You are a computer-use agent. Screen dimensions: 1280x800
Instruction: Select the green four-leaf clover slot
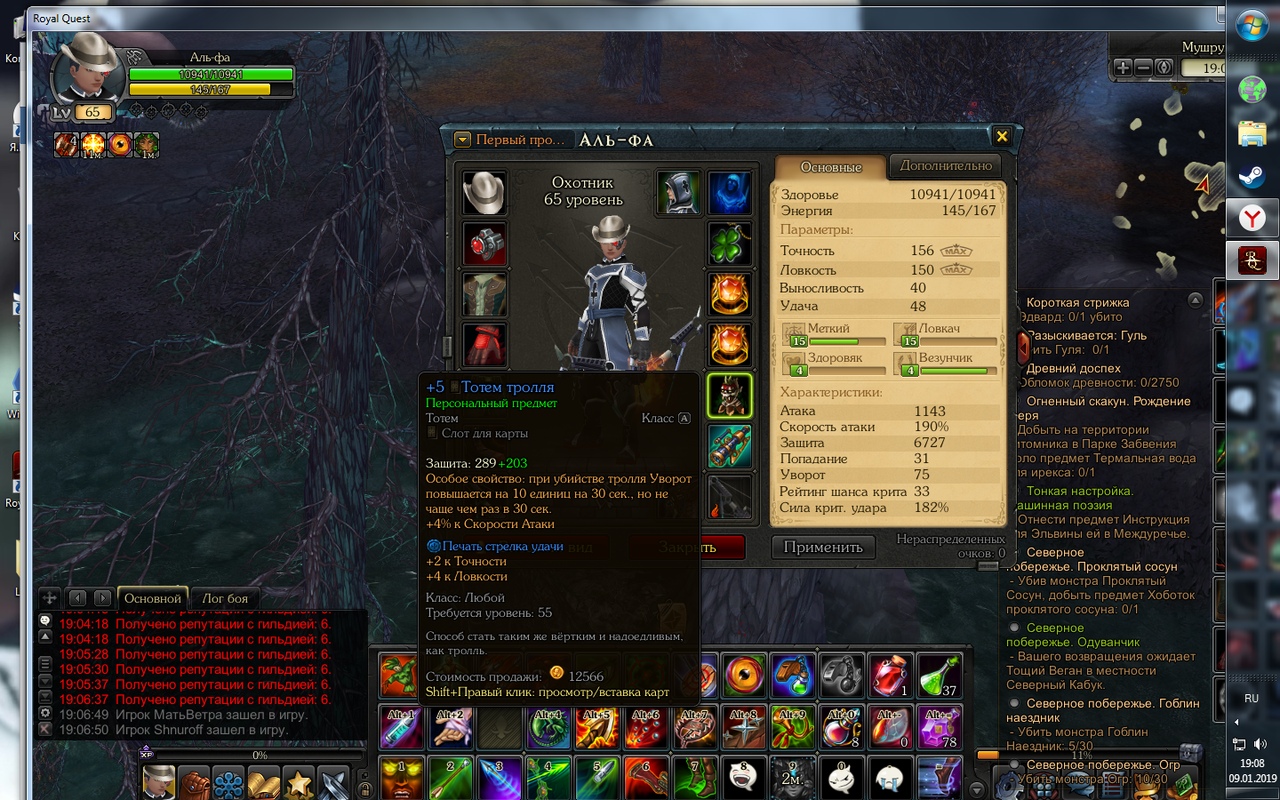[730, 243]
